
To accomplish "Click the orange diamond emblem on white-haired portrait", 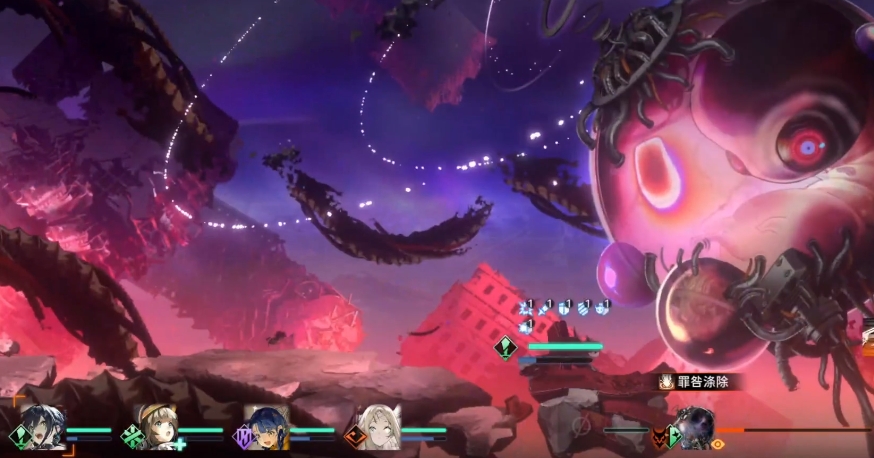I will 354,437.
